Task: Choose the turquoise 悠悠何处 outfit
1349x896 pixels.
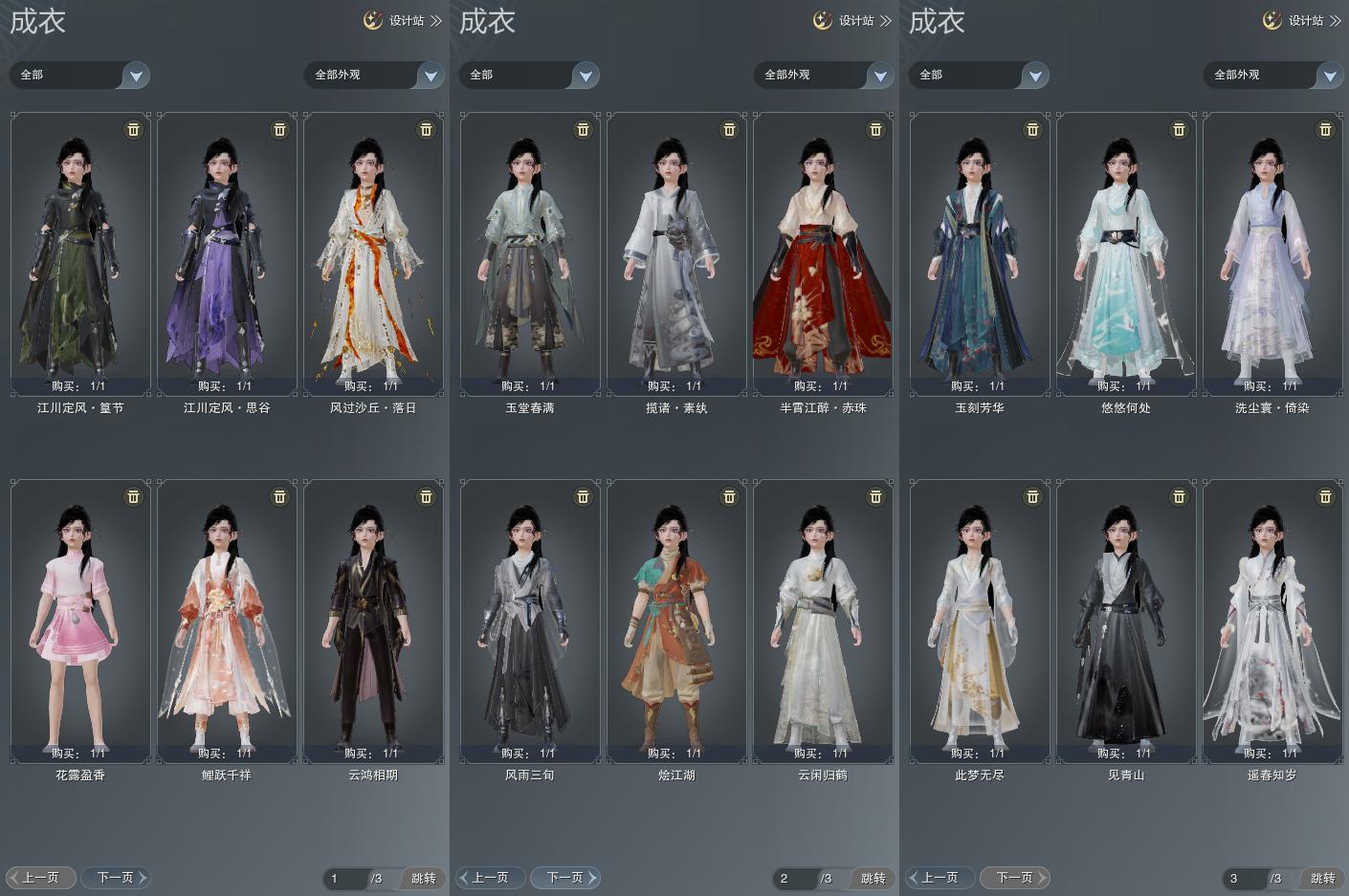Action: click(x=1126, y=253)
